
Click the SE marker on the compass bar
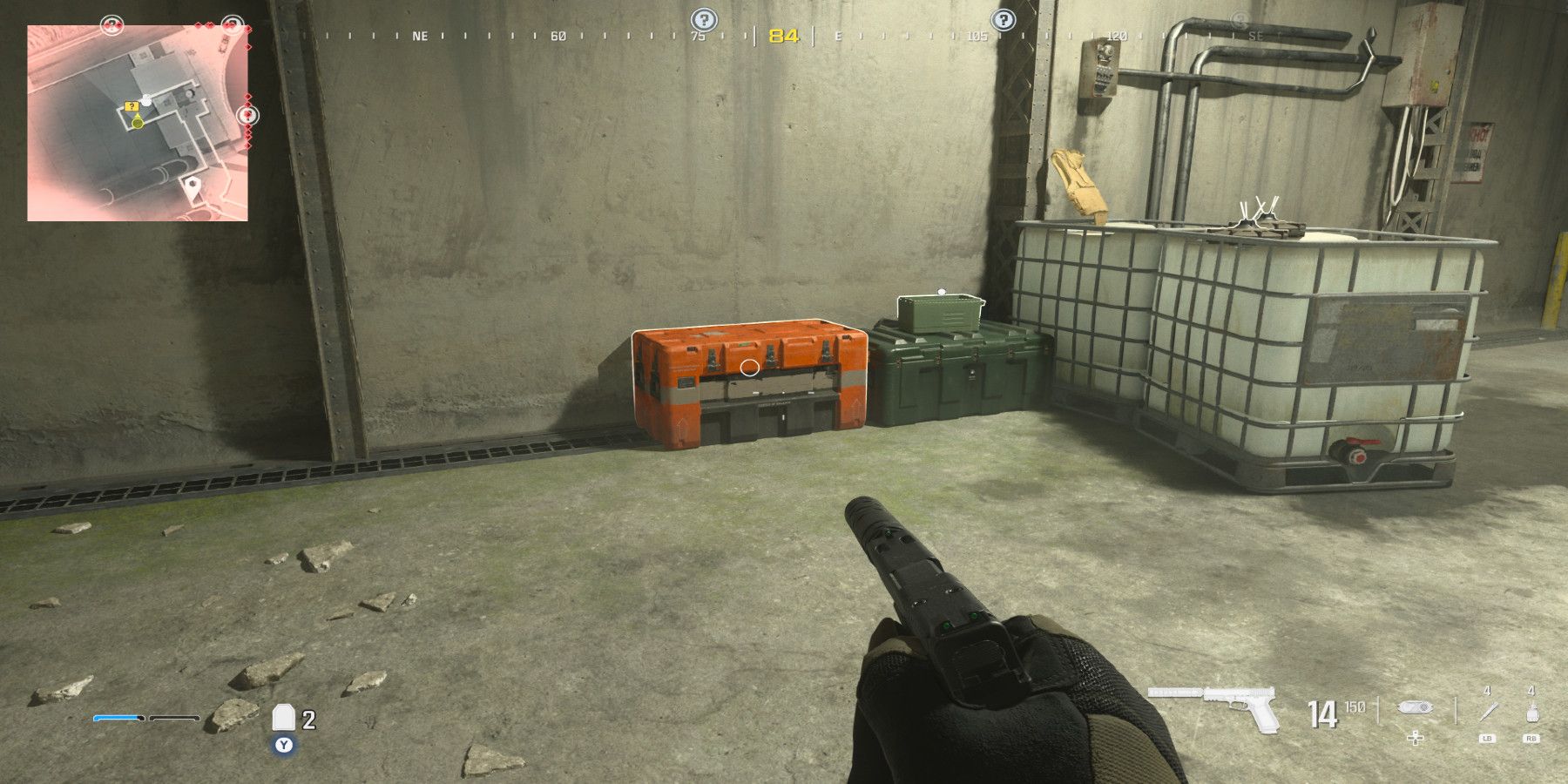click(1254, 36)
